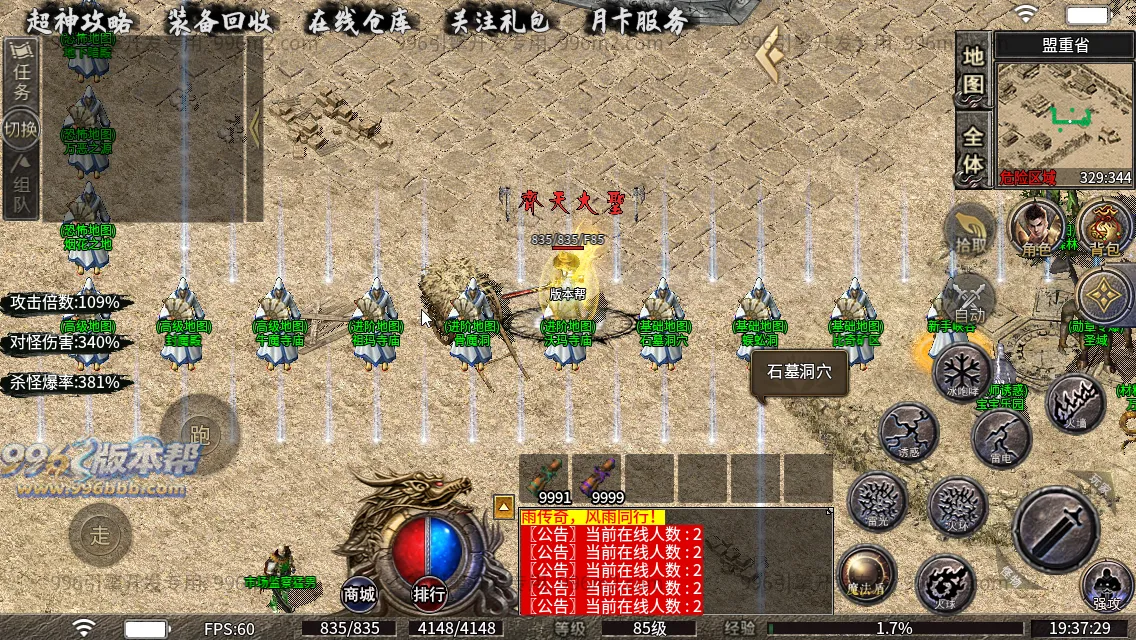Select the 全体 button beside the minimap

[x=973, y=148]
